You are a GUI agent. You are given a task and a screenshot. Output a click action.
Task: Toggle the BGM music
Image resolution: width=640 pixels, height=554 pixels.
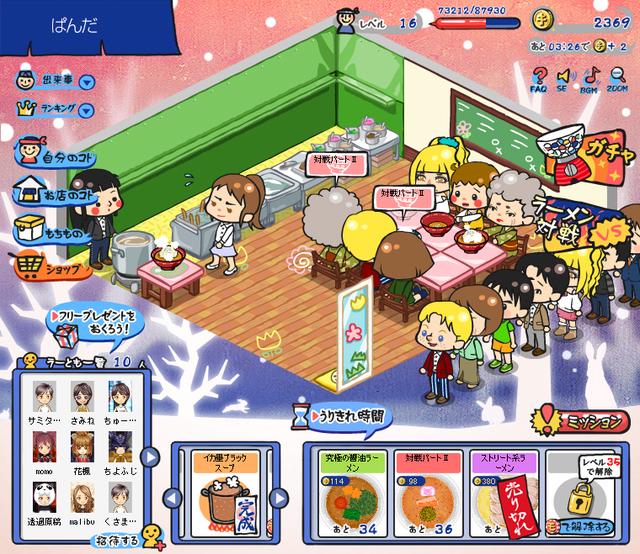point(592,76)
